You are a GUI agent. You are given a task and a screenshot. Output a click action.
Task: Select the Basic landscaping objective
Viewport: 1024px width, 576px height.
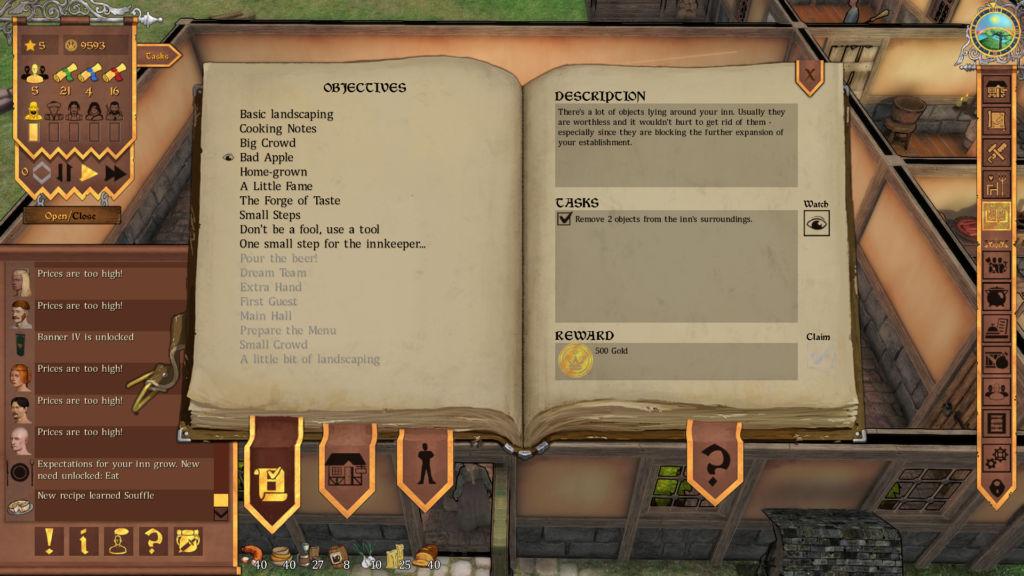[286, 114]
